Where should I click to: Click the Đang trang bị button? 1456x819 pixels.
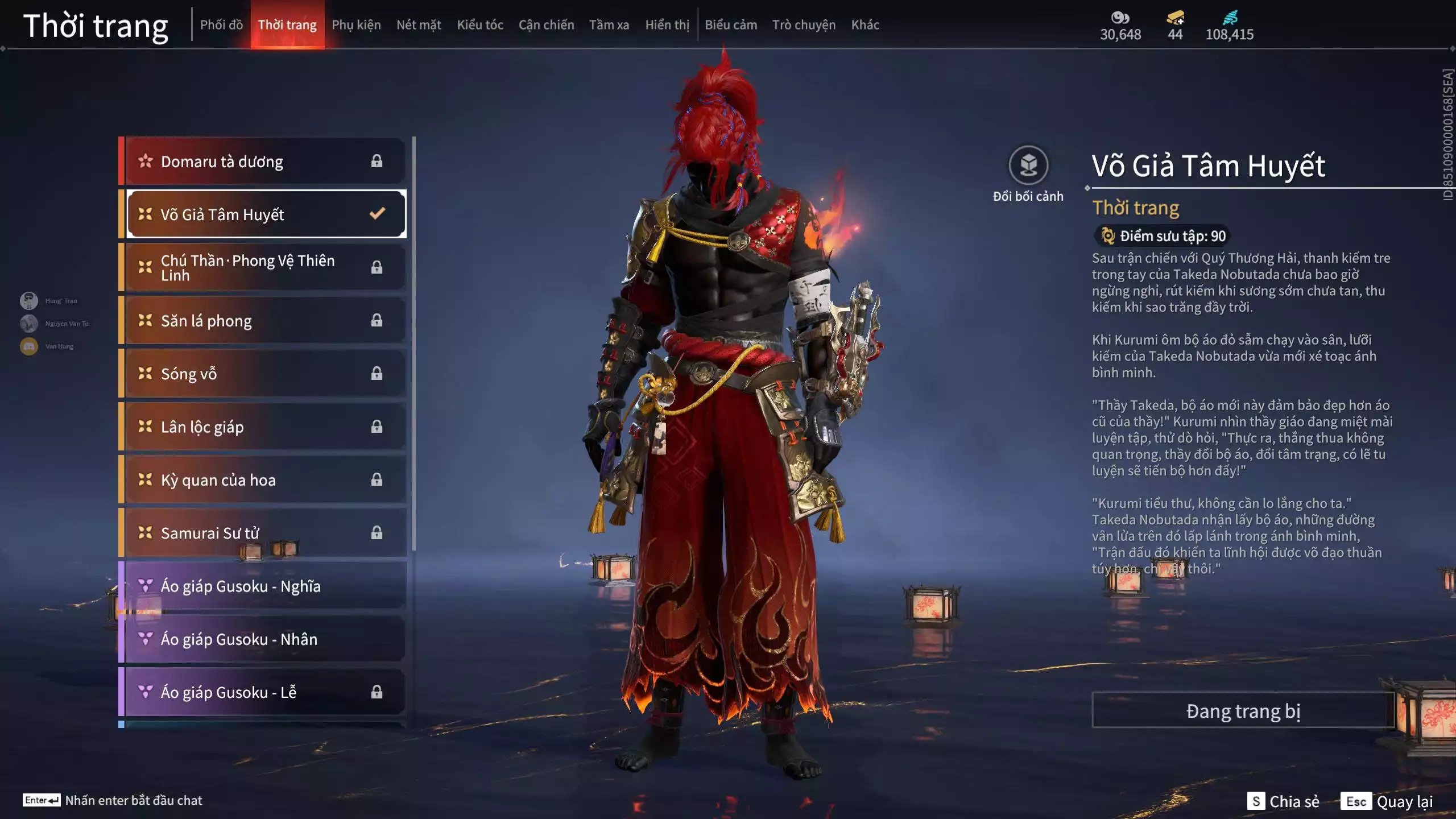[x=1243, y=711]
